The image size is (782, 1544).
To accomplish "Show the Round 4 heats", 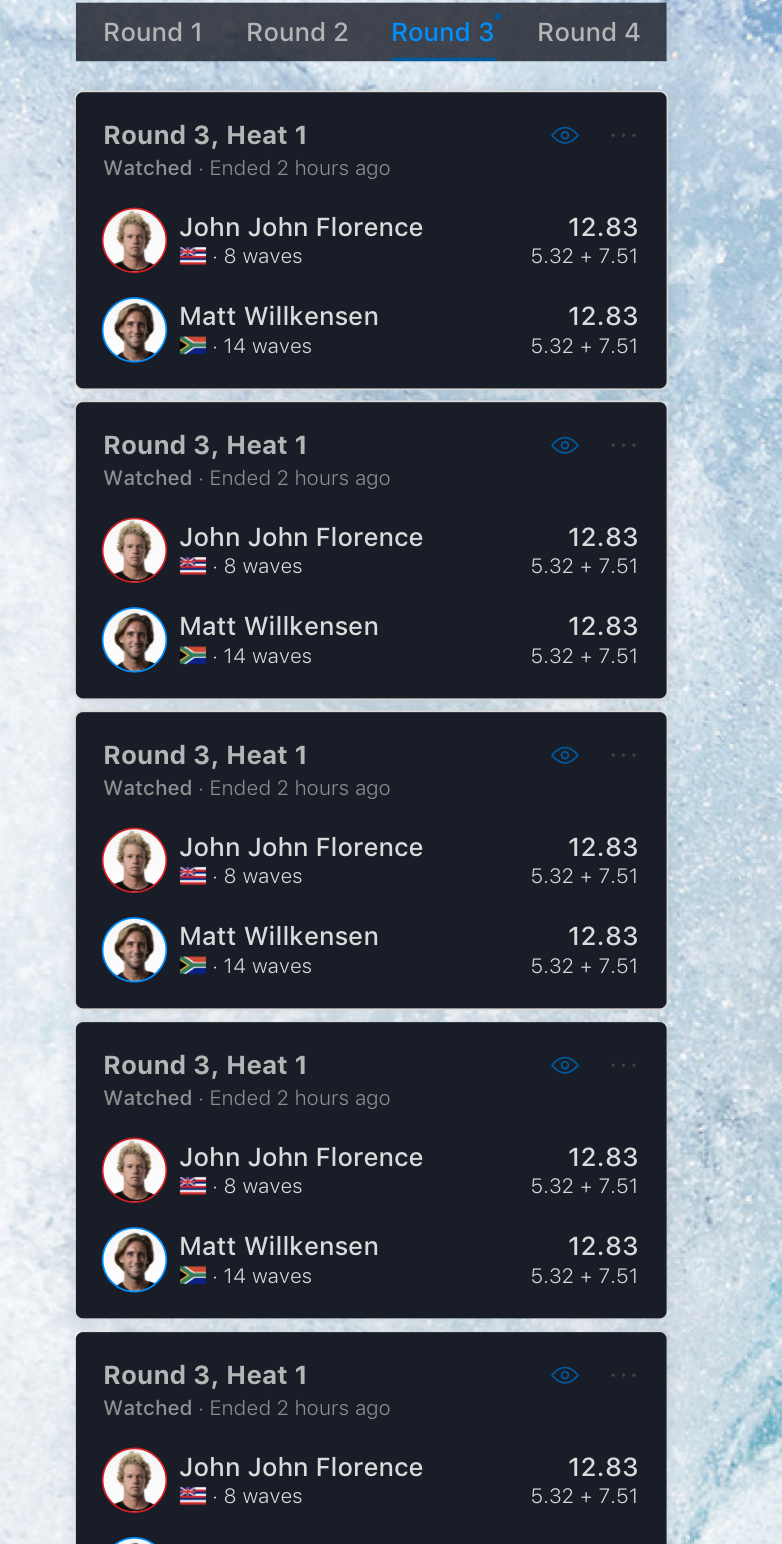I will click(x=588, y=32).
